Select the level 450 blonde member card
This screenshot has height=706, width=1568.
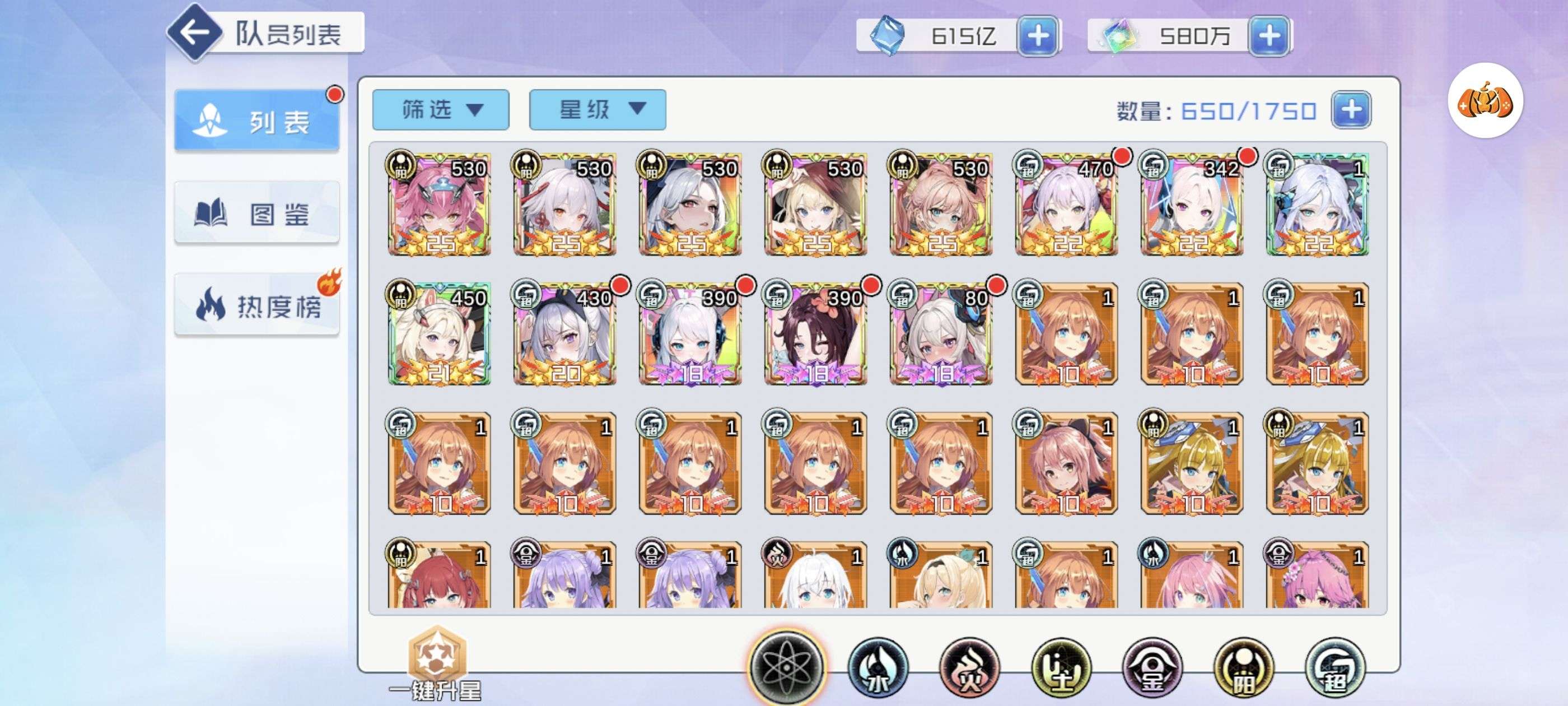439,334
